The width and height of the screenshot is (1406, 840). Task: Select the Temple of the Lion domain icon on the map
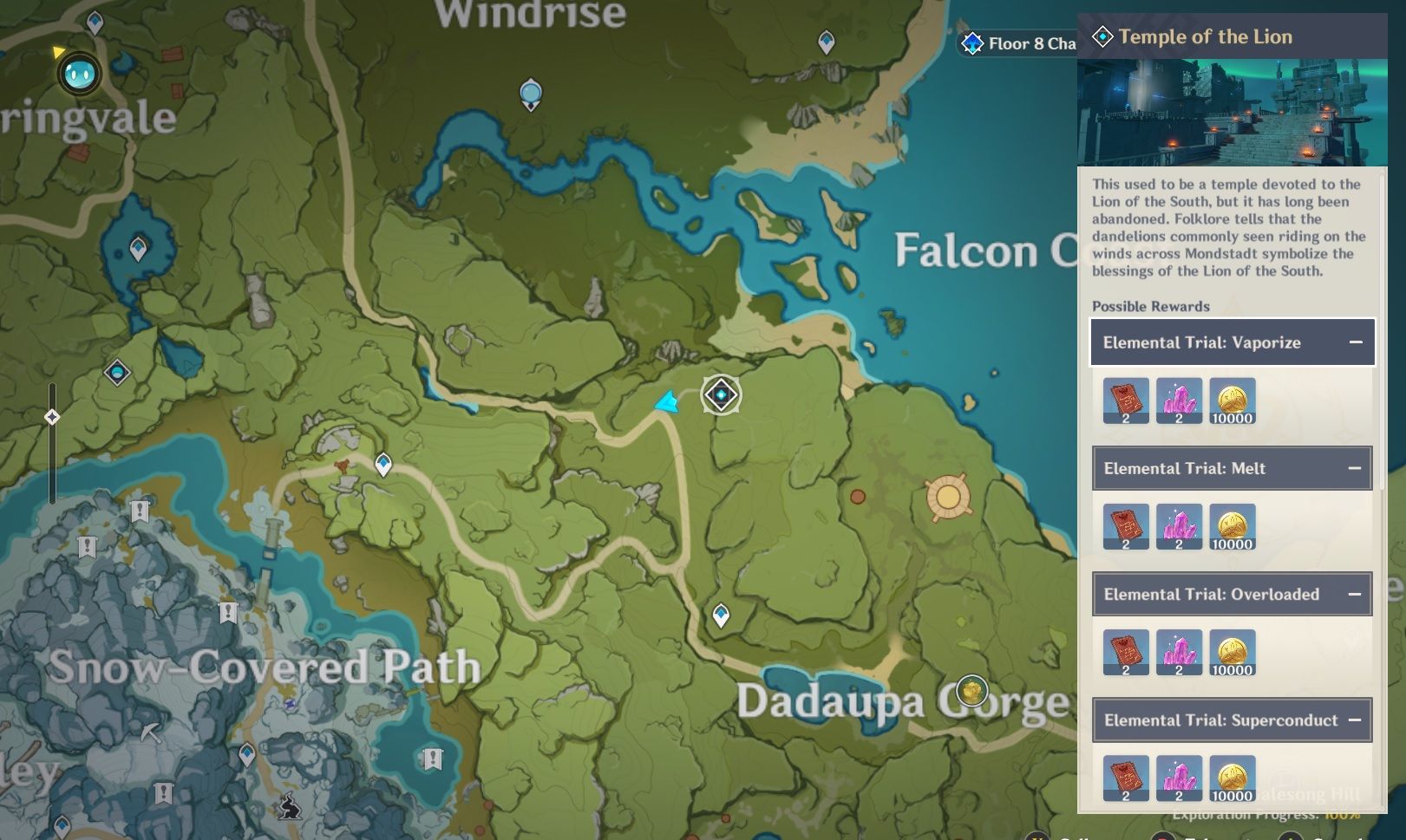pyautogui.click(x=721, y=394)
